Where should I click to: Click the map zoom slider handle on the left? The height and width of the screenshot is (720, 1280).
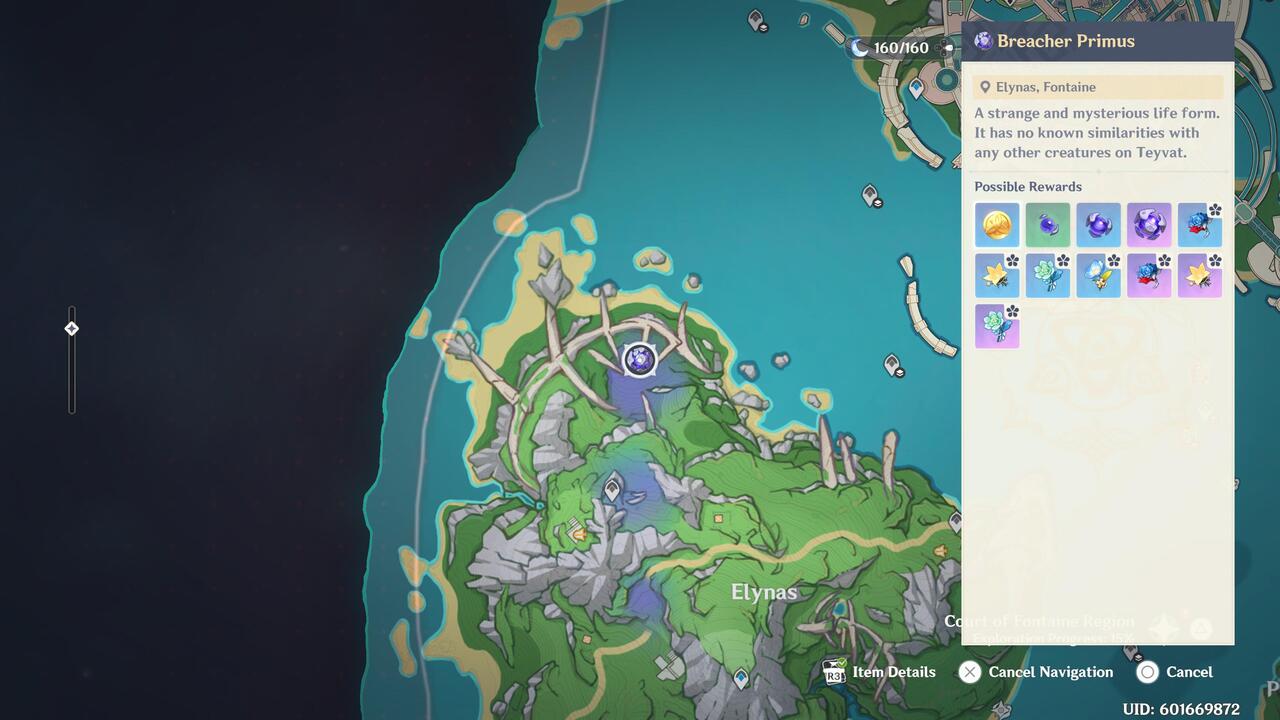pos(71,327)
